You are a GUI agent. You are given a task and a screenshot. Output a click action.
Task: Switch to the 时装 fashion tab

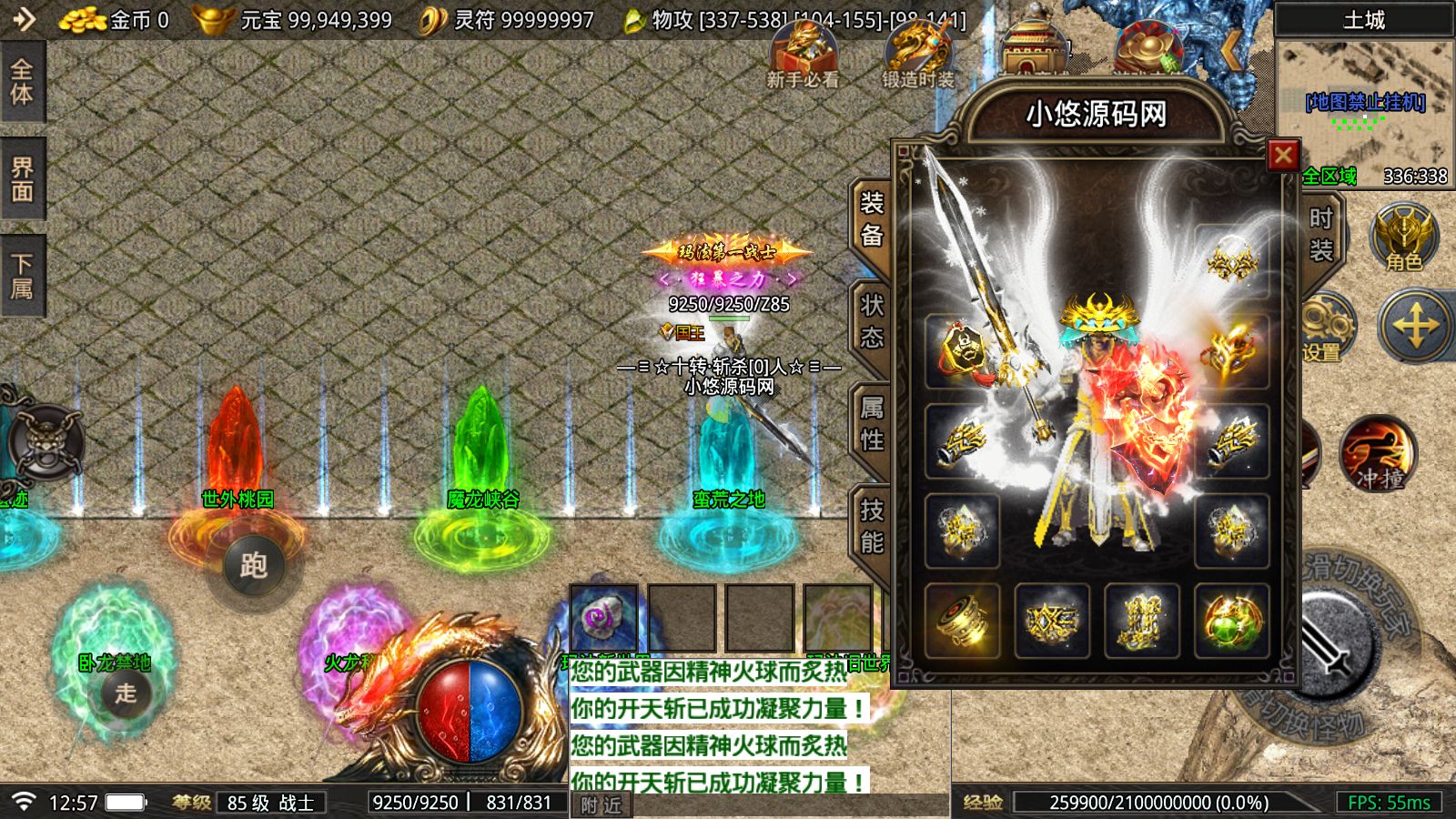[1320, 234]
